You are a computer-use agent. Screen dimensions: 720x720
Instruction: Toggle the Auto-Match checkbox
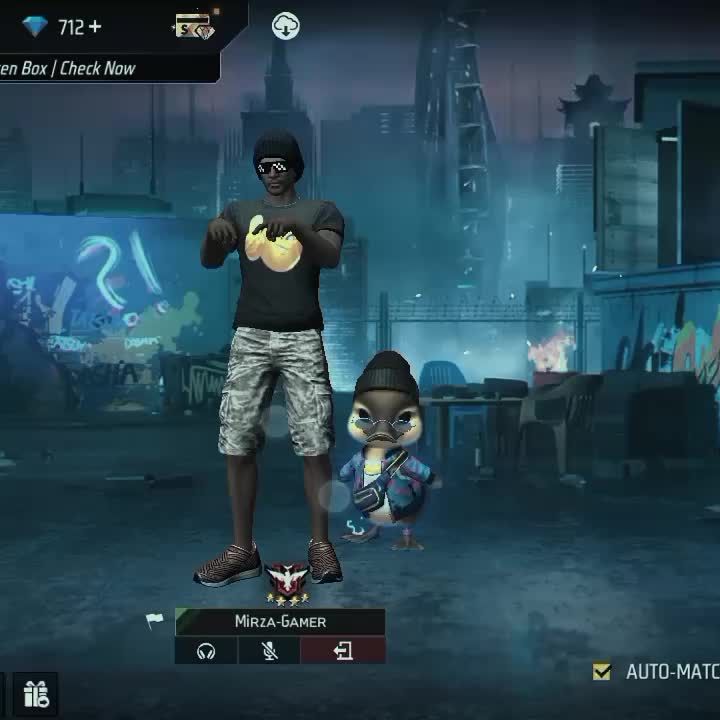tap(601, 672)
